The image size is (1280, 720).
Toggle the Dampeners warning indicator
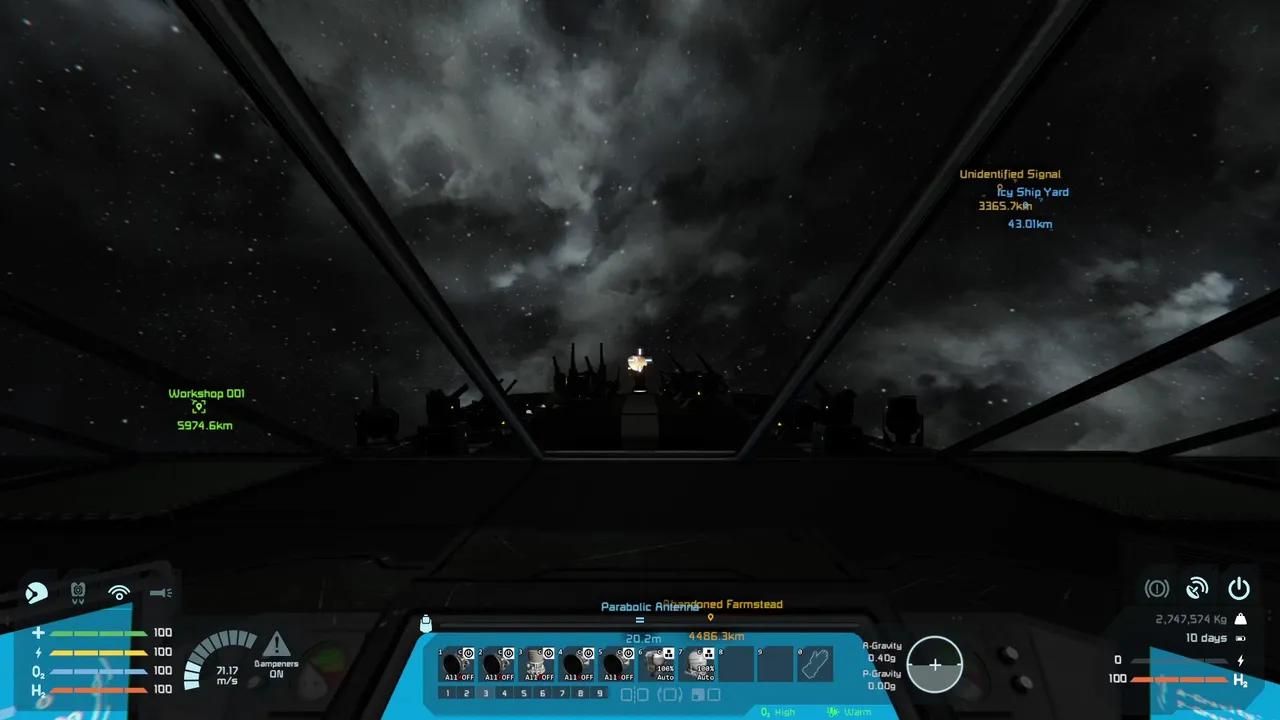276,645
